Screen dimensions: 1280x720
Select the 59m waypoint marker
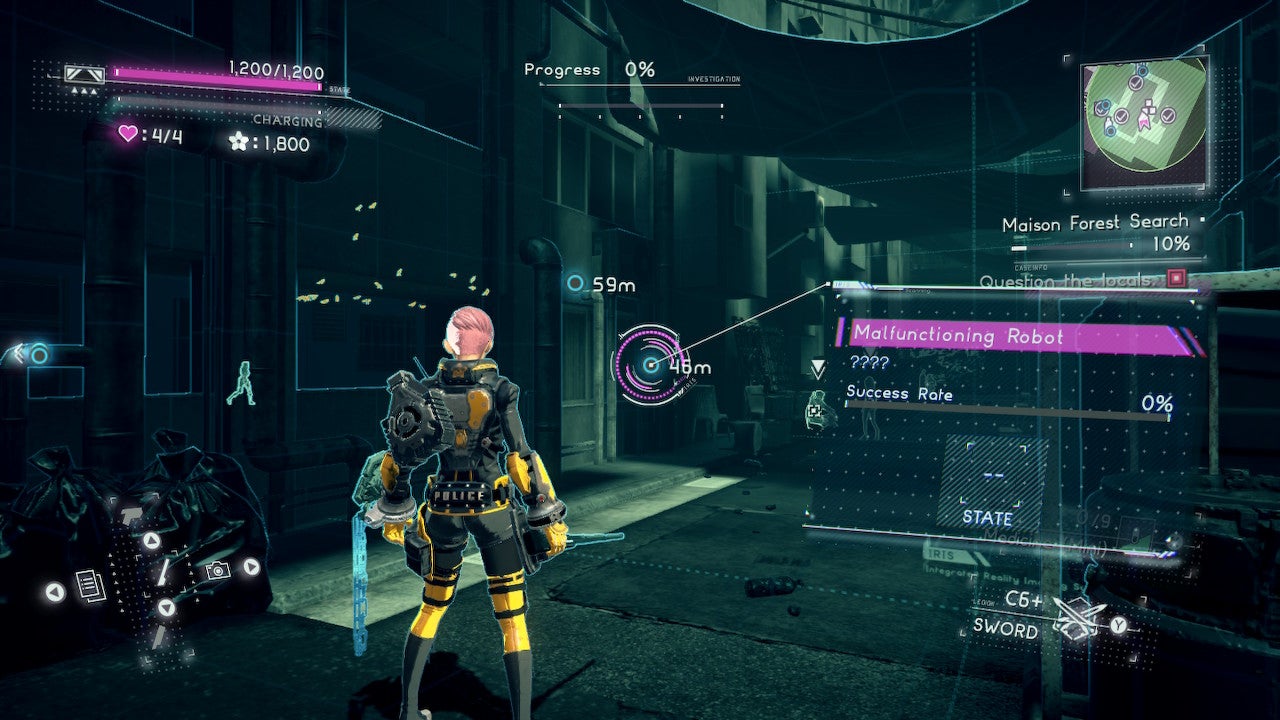pyautogui.click(x=575, y=284)
